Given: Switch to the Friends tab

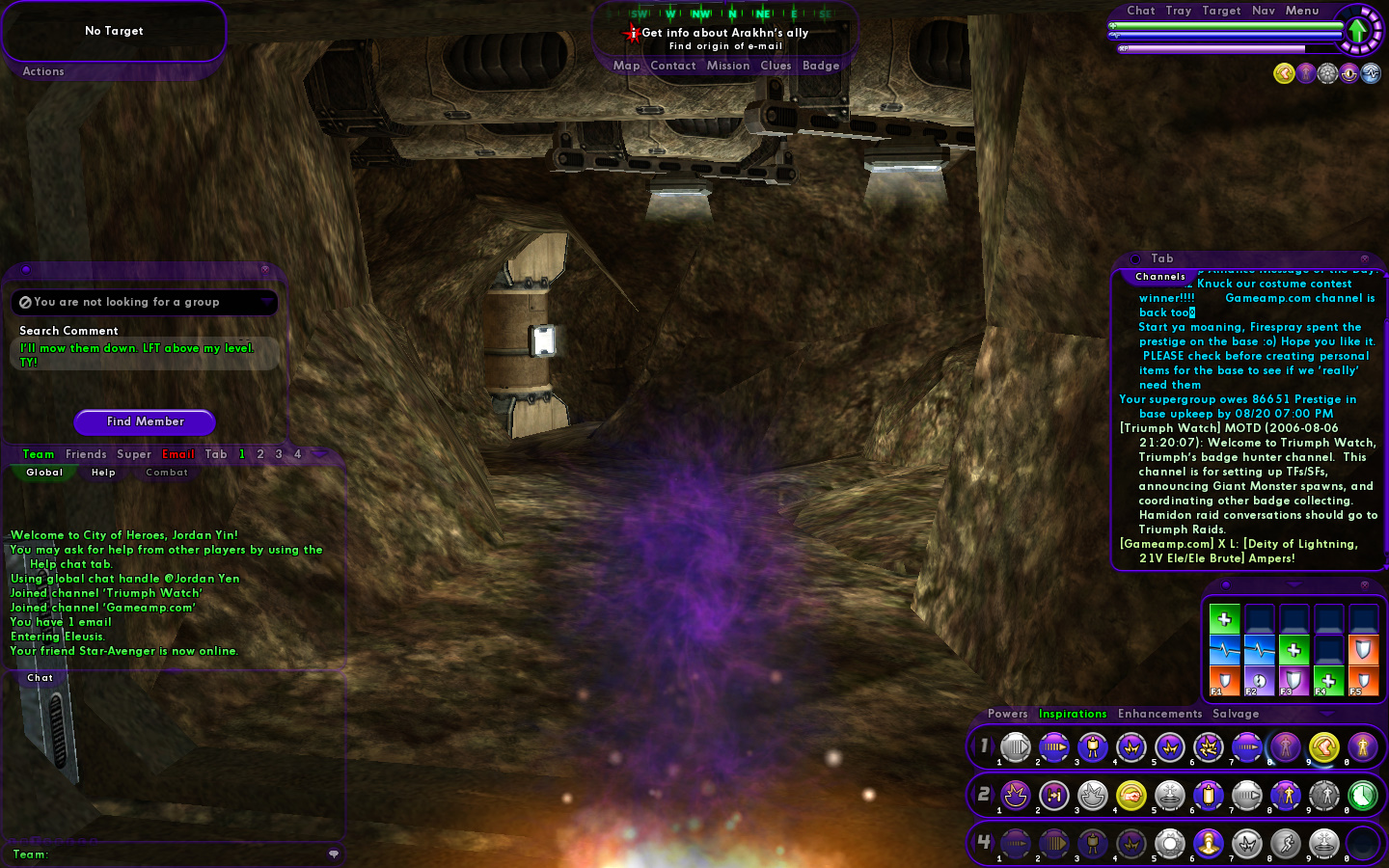Looking at the screenshot, I should pyautogui.click(x=86, y=454).
